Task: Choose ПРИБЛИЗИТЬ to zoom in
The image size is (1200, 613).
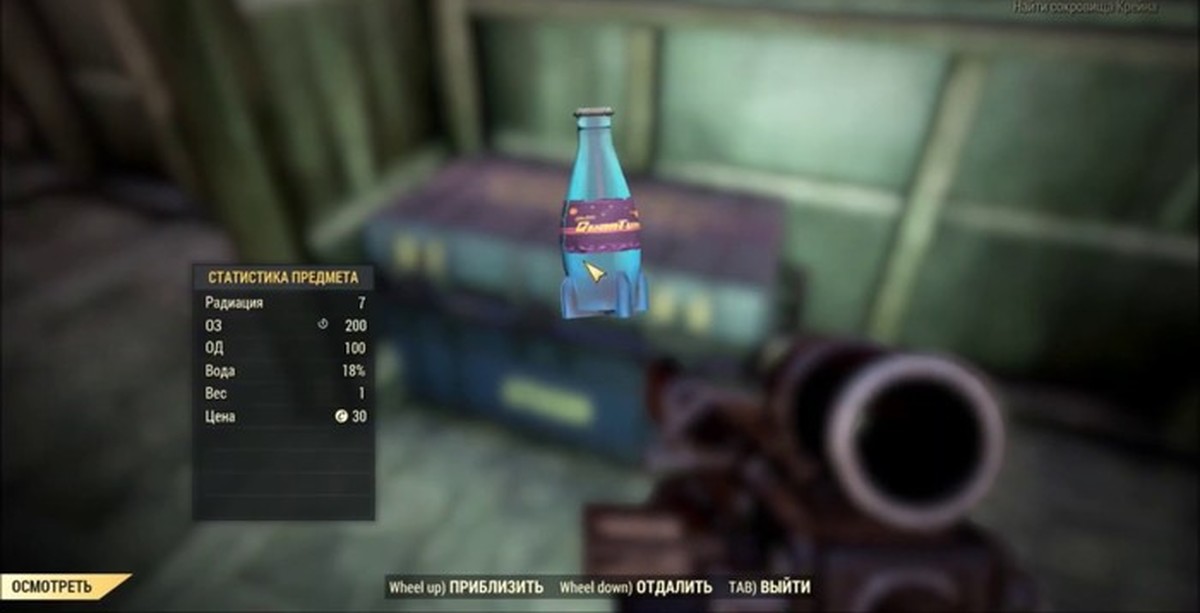Action: [495, 587]
